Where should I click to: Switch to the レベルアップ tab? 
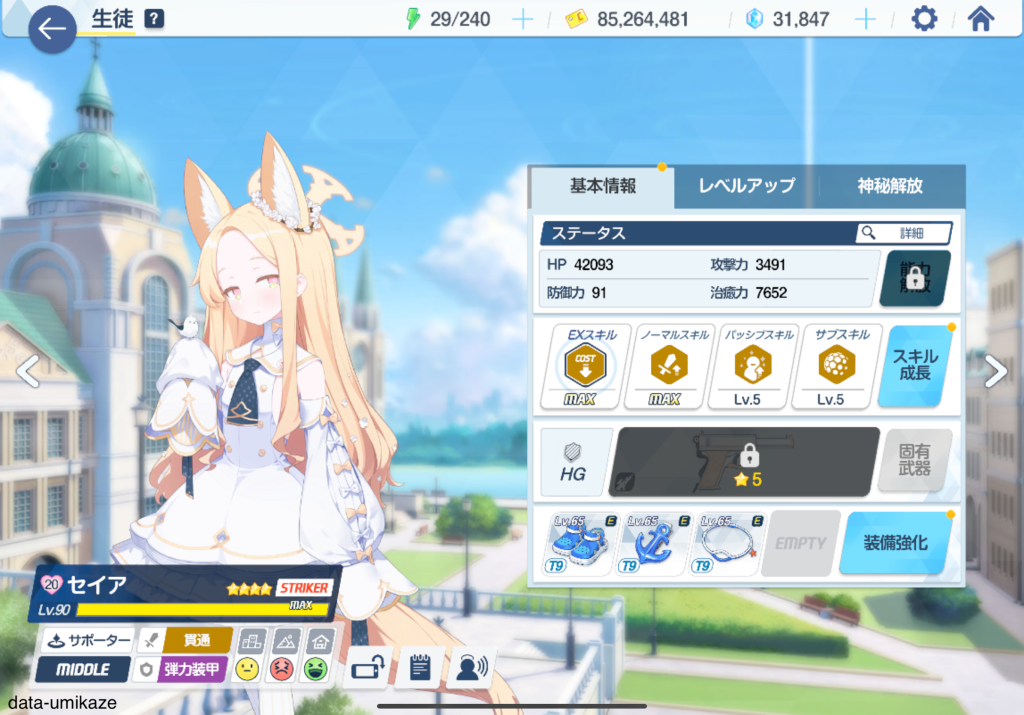click(746, 186)
